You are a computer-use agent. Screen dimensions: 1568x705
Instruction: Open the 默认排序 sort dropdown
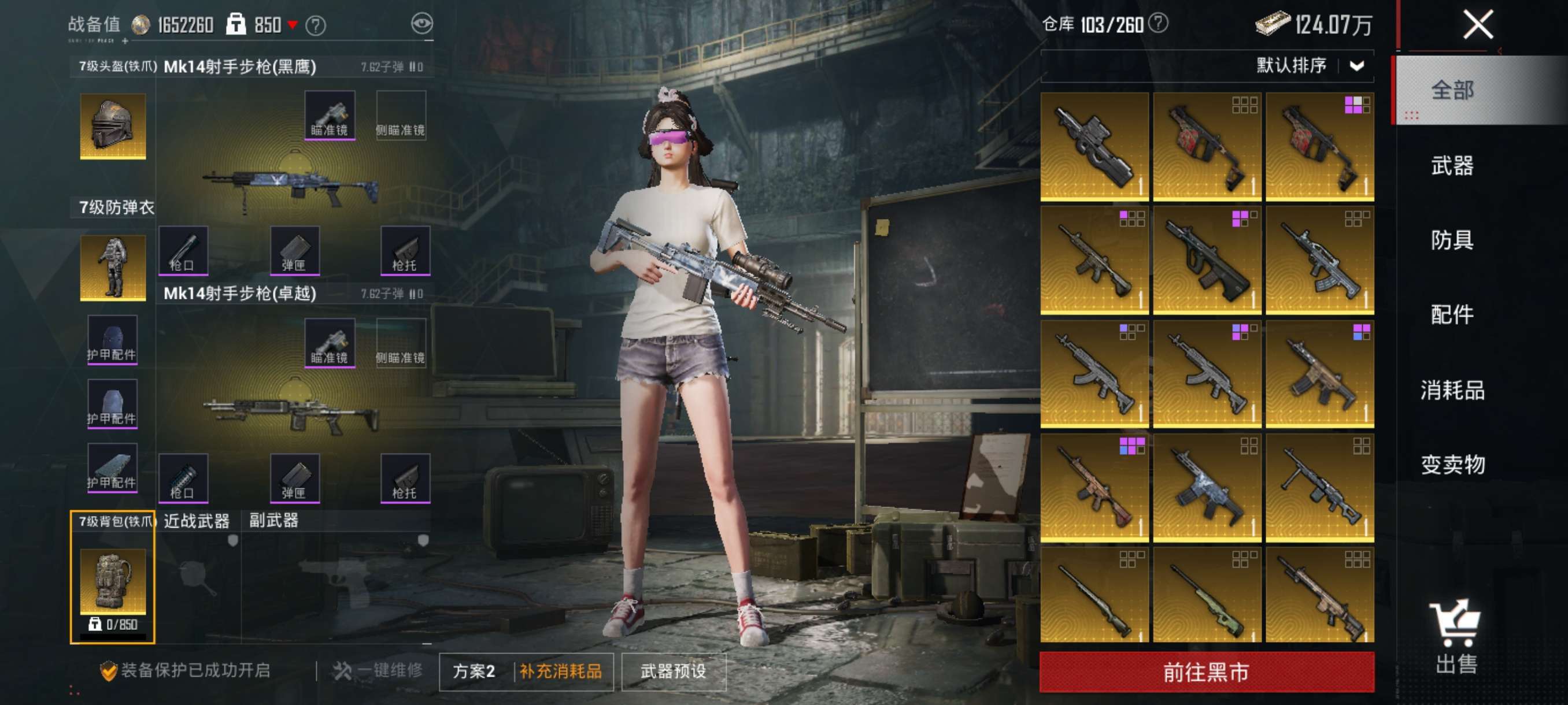coord(1309,66)
